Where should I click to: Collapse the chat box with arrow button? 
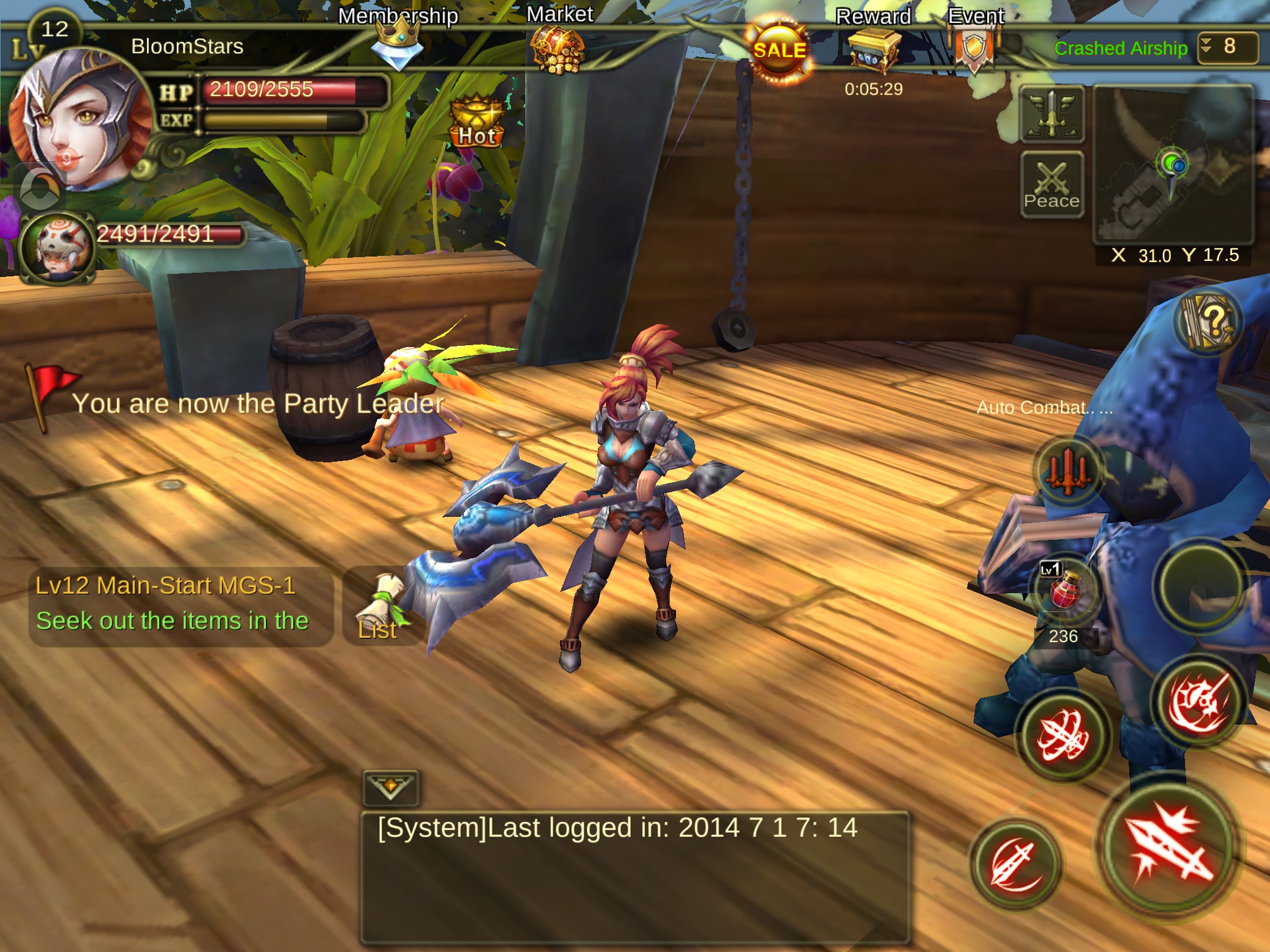coord(390,788)
